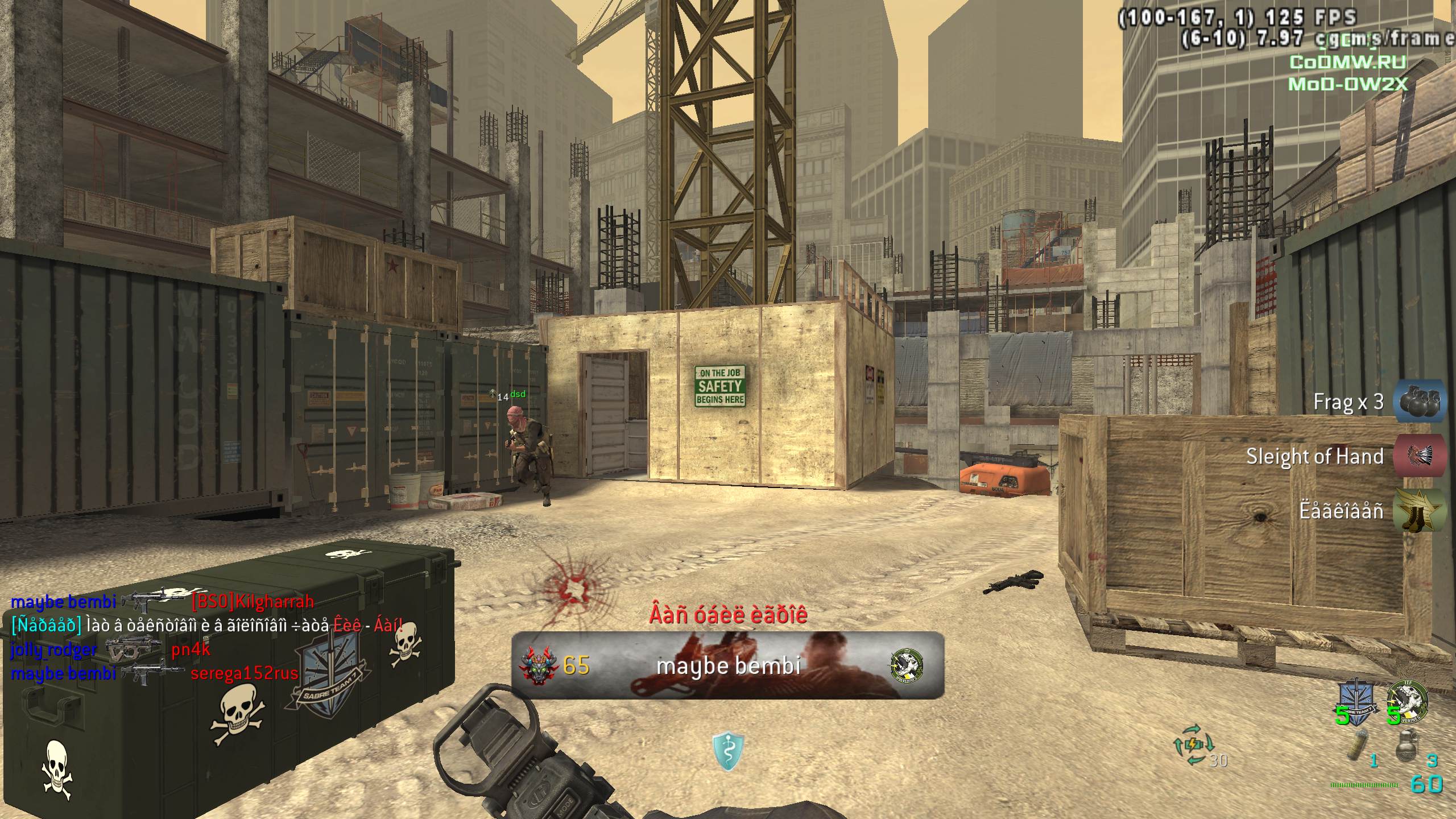Open the round emblem on the killer banner

(x=907, y=665)
